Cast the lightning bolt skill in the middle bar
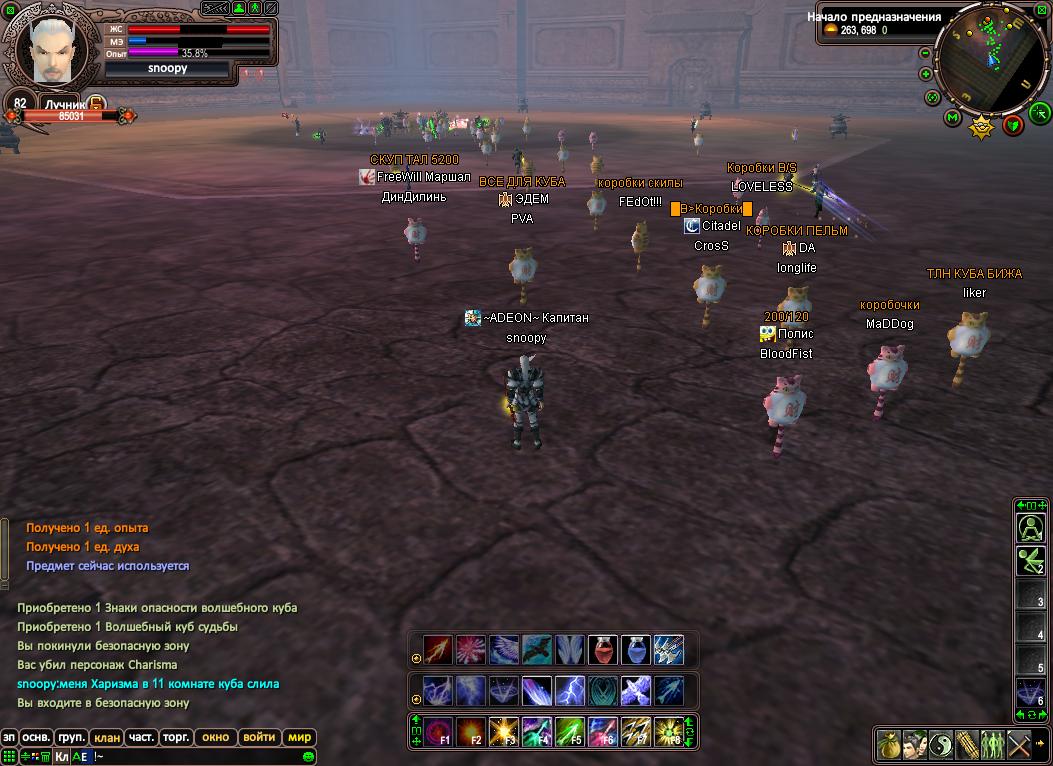 point(570,690)
